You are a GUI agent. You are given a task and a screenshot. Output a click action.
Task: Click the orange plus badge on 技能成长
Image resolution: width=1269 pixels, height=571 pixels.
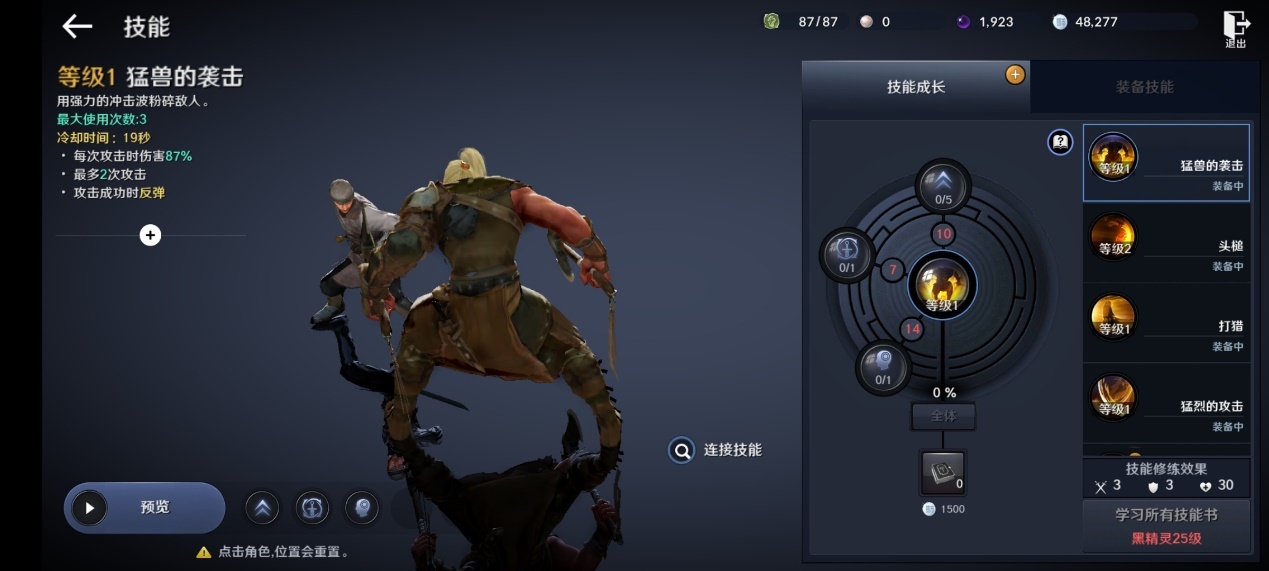[1015, 74]
